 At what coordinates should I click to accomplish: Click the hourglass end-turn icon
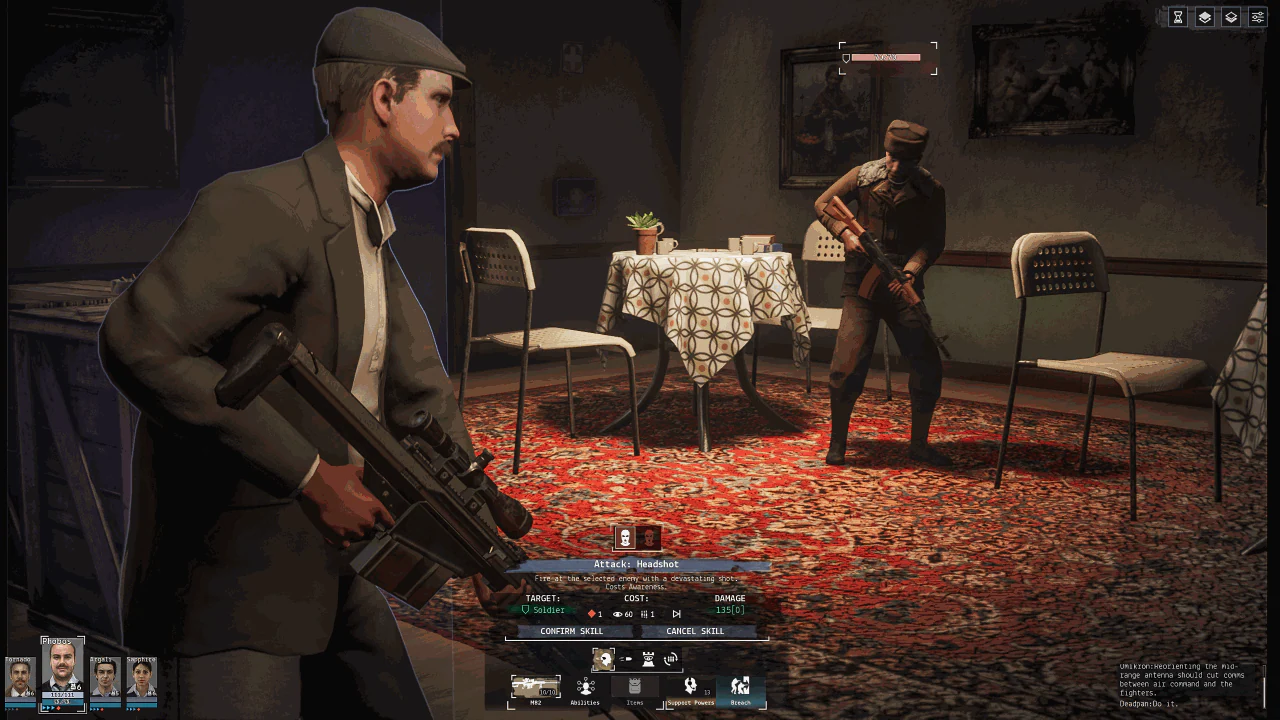point(1178,17)
